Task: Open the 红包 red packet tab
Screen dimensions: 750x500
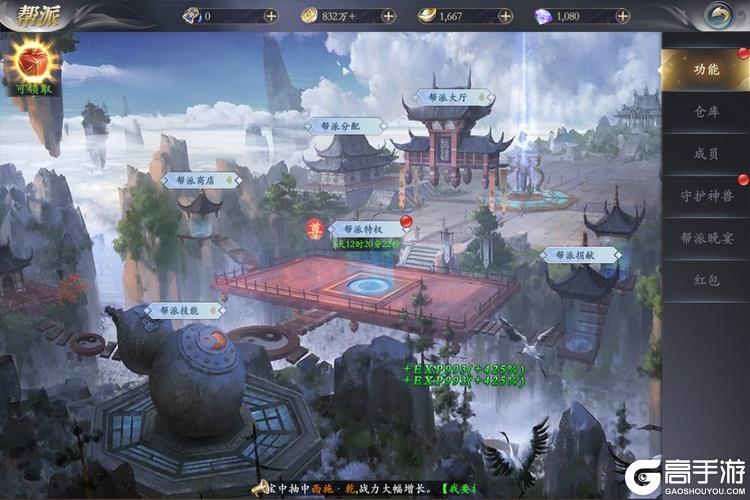Action: tap(706, 281)
